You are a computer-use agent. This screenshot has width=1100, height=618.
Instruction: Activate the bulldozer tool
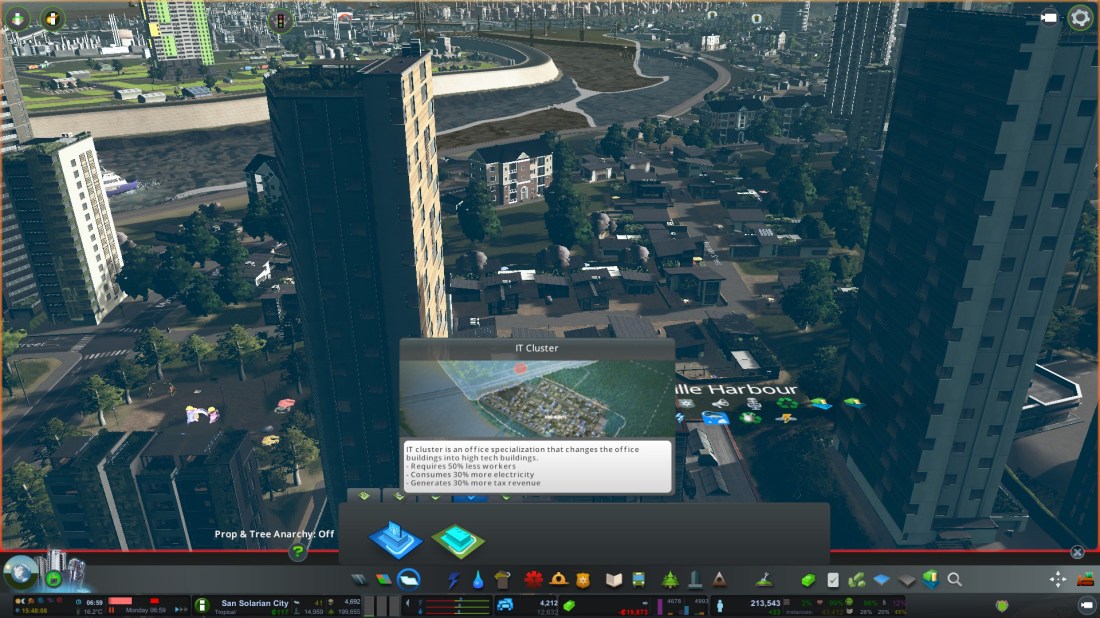tap(1085, 579)
